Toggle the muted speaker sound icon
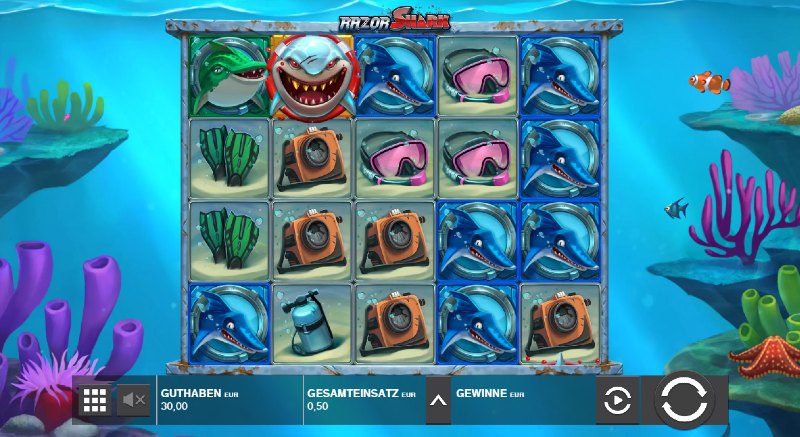Screen dimensions: 800x437 [x=134, y=401]
